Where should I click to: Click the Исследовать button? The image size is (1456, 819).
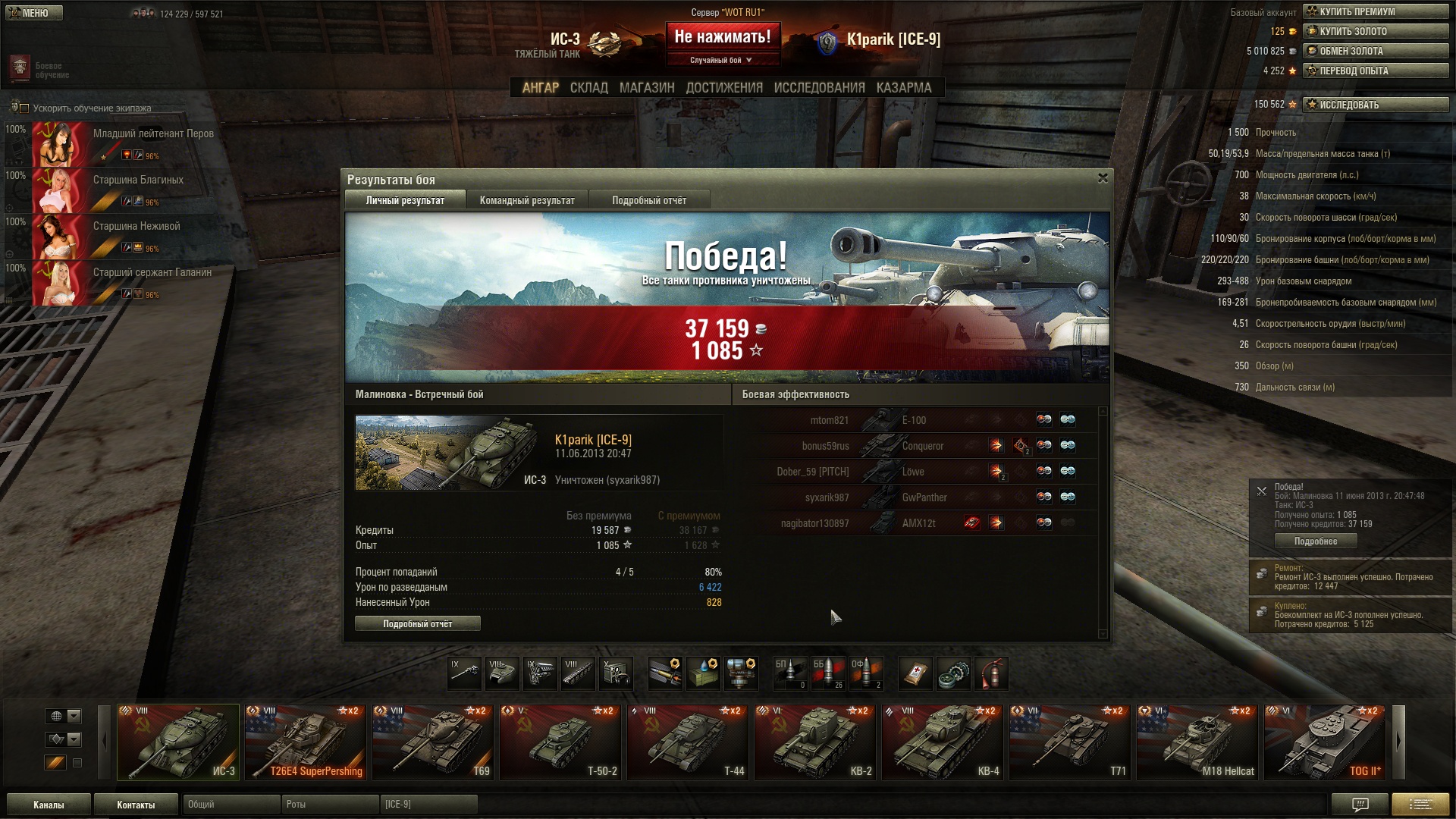pyautogui.click(x=1375, y=105)
